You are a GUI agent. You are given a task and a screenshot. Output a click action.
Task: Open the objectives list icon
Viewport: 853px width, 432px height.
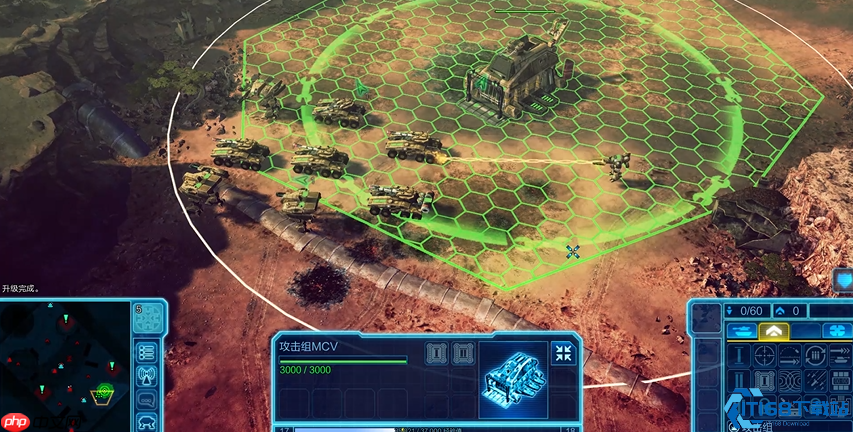[147, 351]
